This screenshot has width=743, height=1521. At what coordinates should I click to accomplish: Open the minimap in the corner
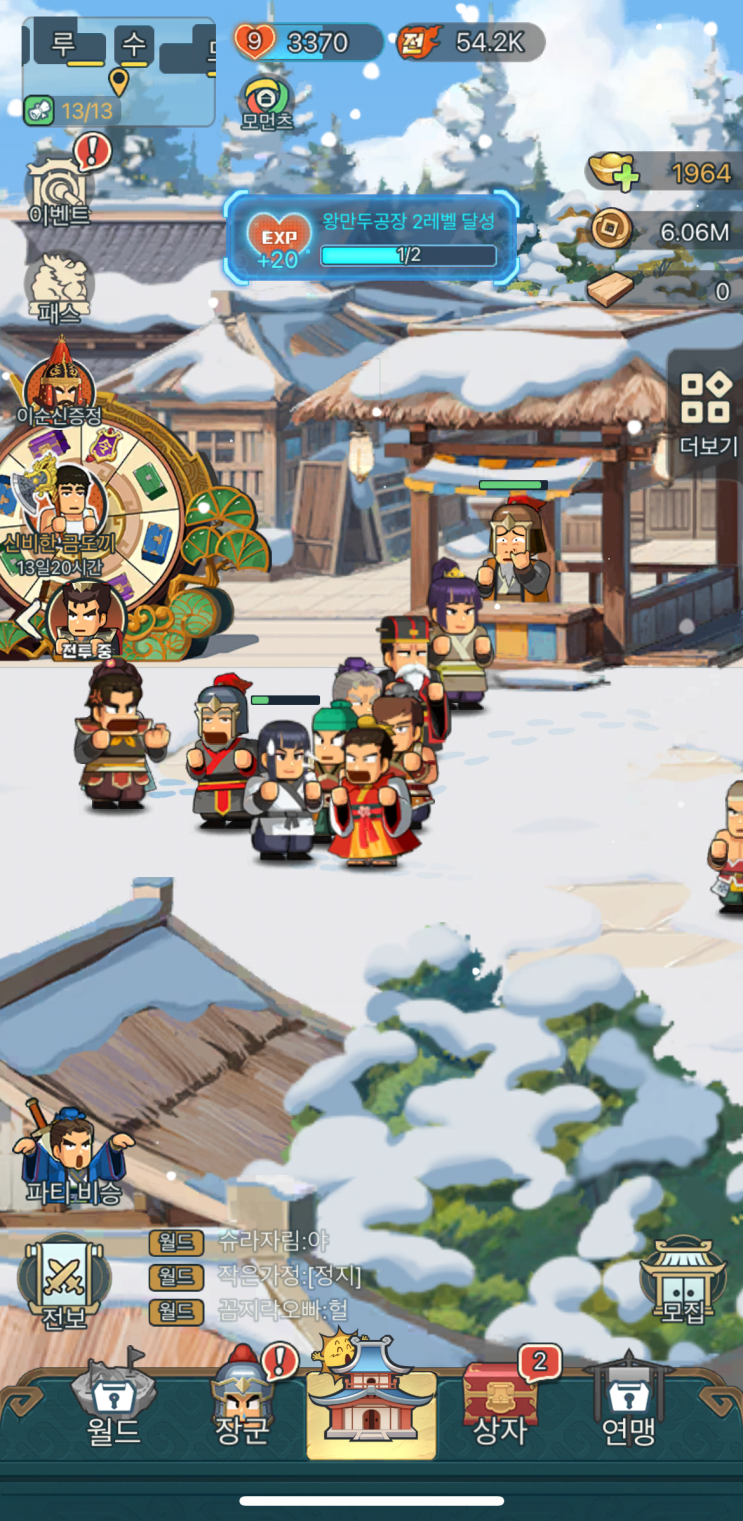[x=118, y=70]
